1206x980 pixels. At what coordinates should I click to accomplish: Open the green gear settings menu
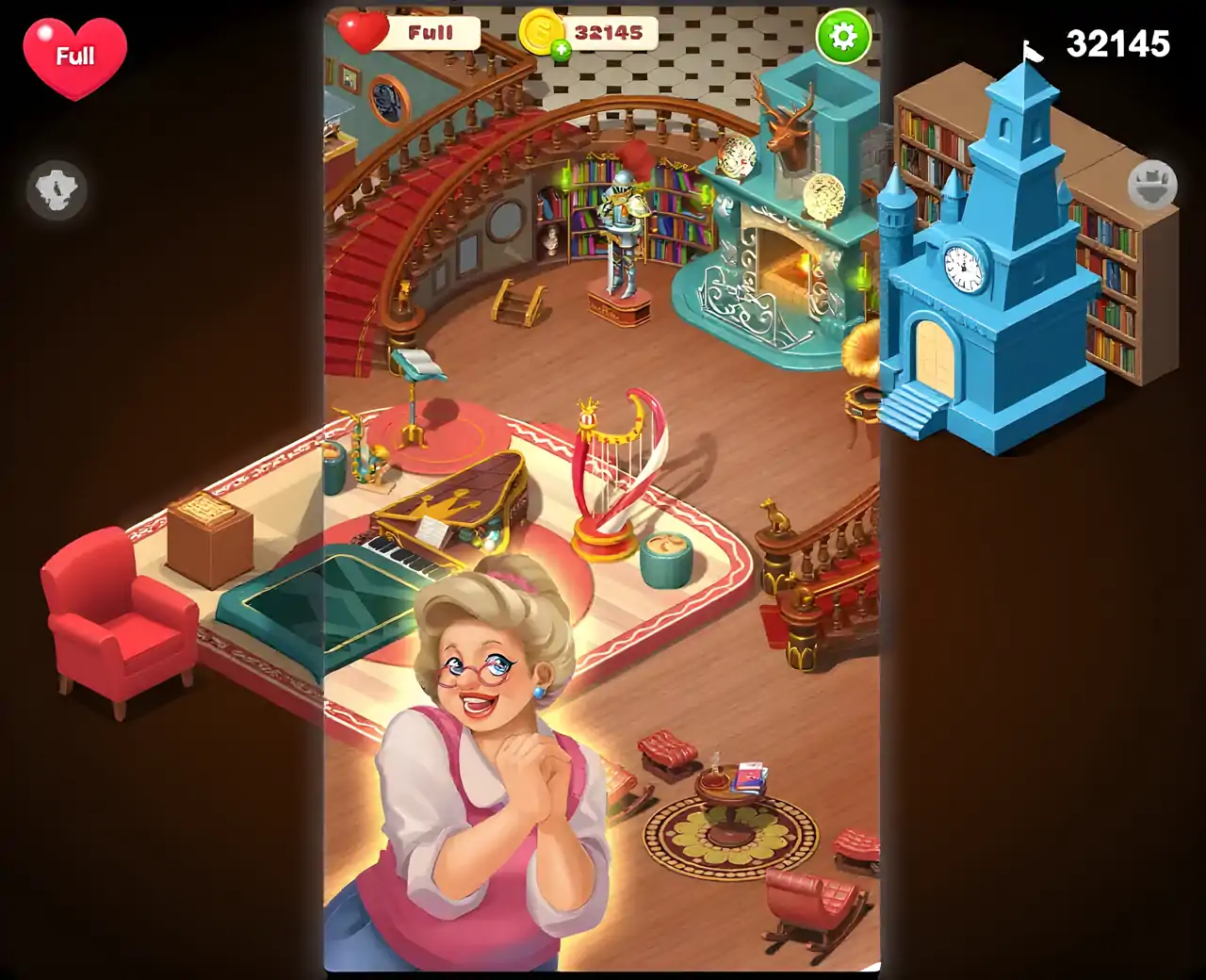coord(842,37)
